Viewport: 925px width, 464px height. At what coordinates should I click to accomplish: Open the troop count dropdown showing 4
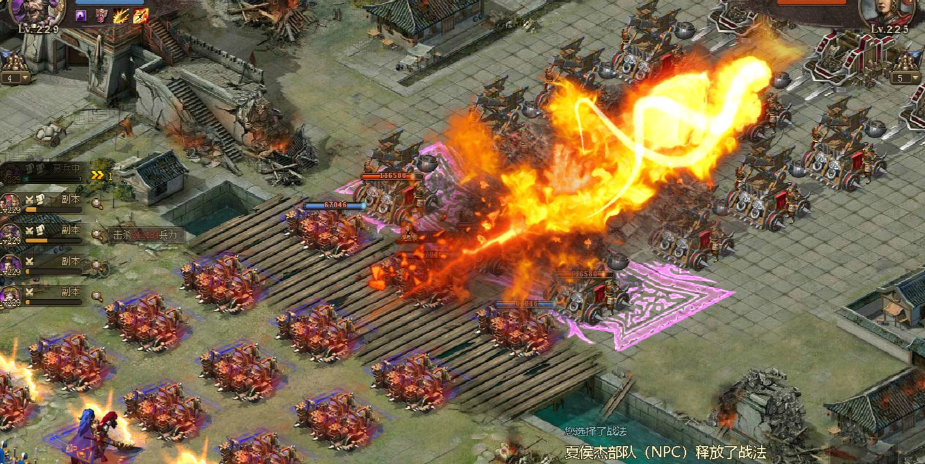click(16, 77)
